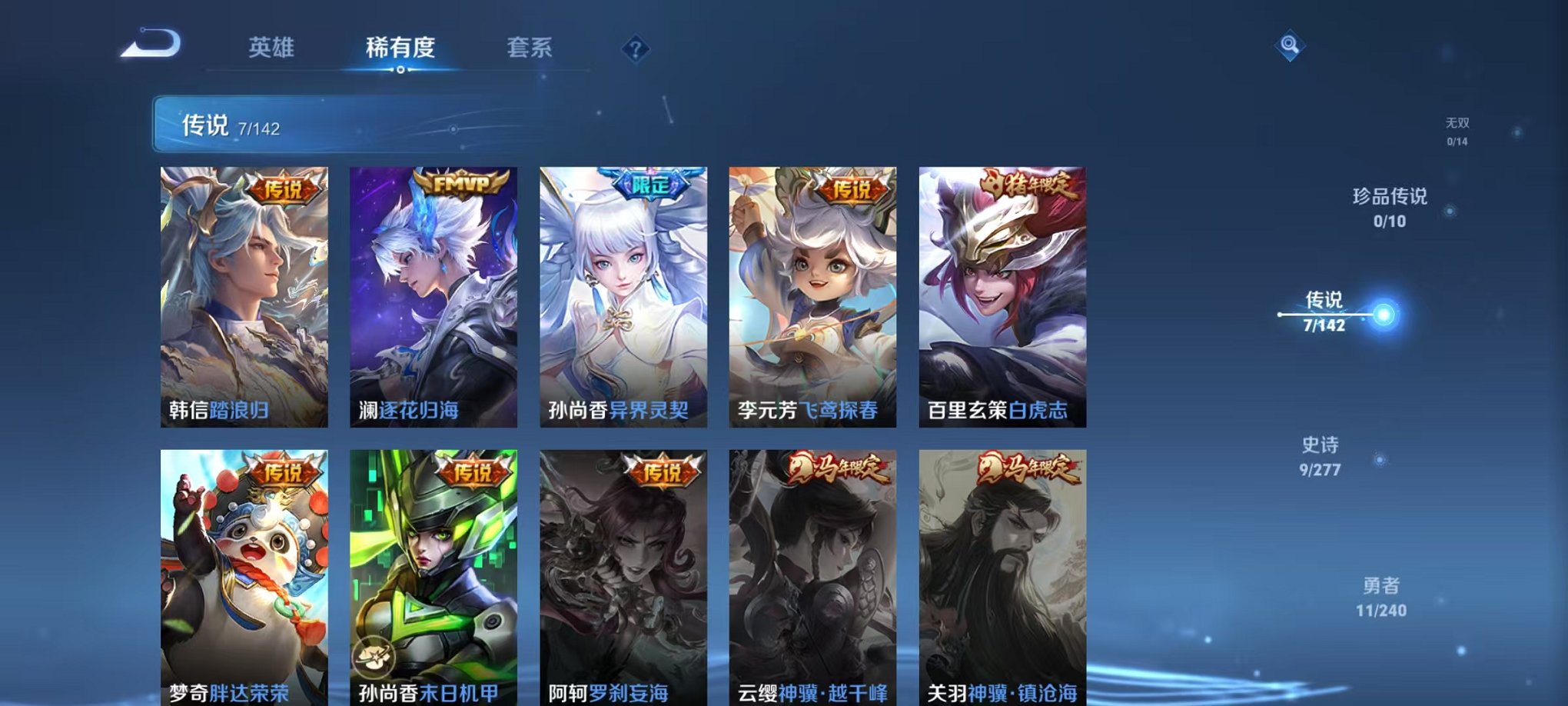Click the FMVP badge on 澜's skin card
Image resolution: width=1568 pixels, height=706 pixels.
click(459, 185)
